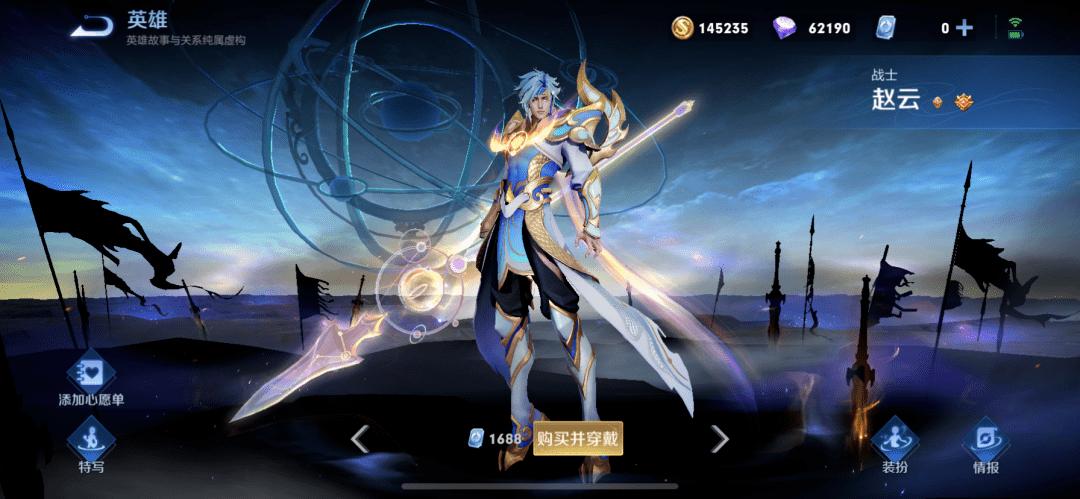
Task: Tap the orange badge beside 赵云's name
Action: tap(964, 101)
